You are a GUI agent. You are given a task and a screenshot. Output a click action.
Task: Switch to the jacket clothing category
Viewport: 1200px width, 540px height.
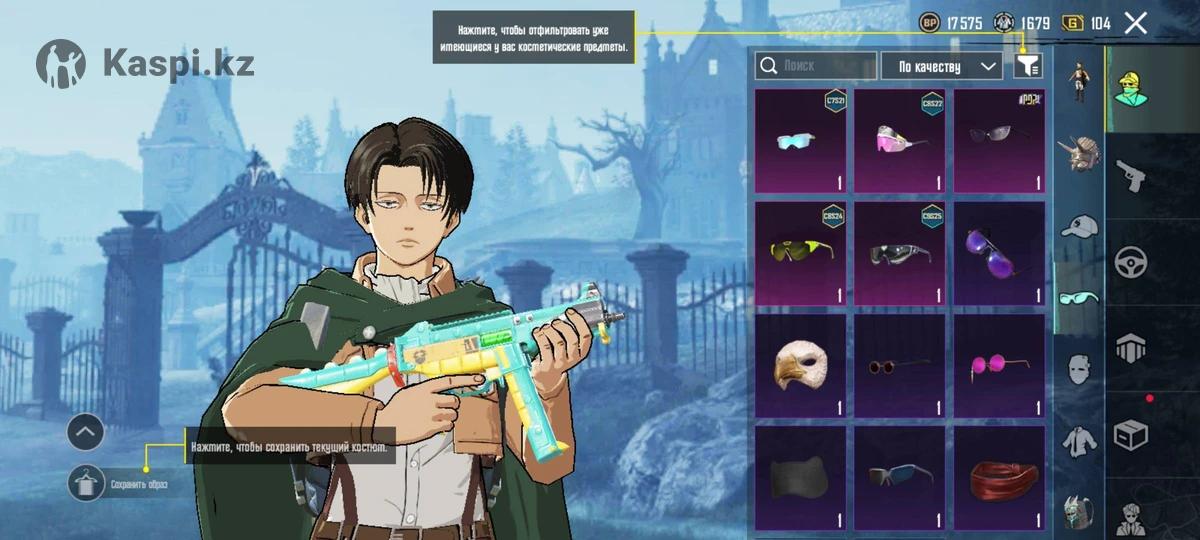click(x=1079, y=440)
